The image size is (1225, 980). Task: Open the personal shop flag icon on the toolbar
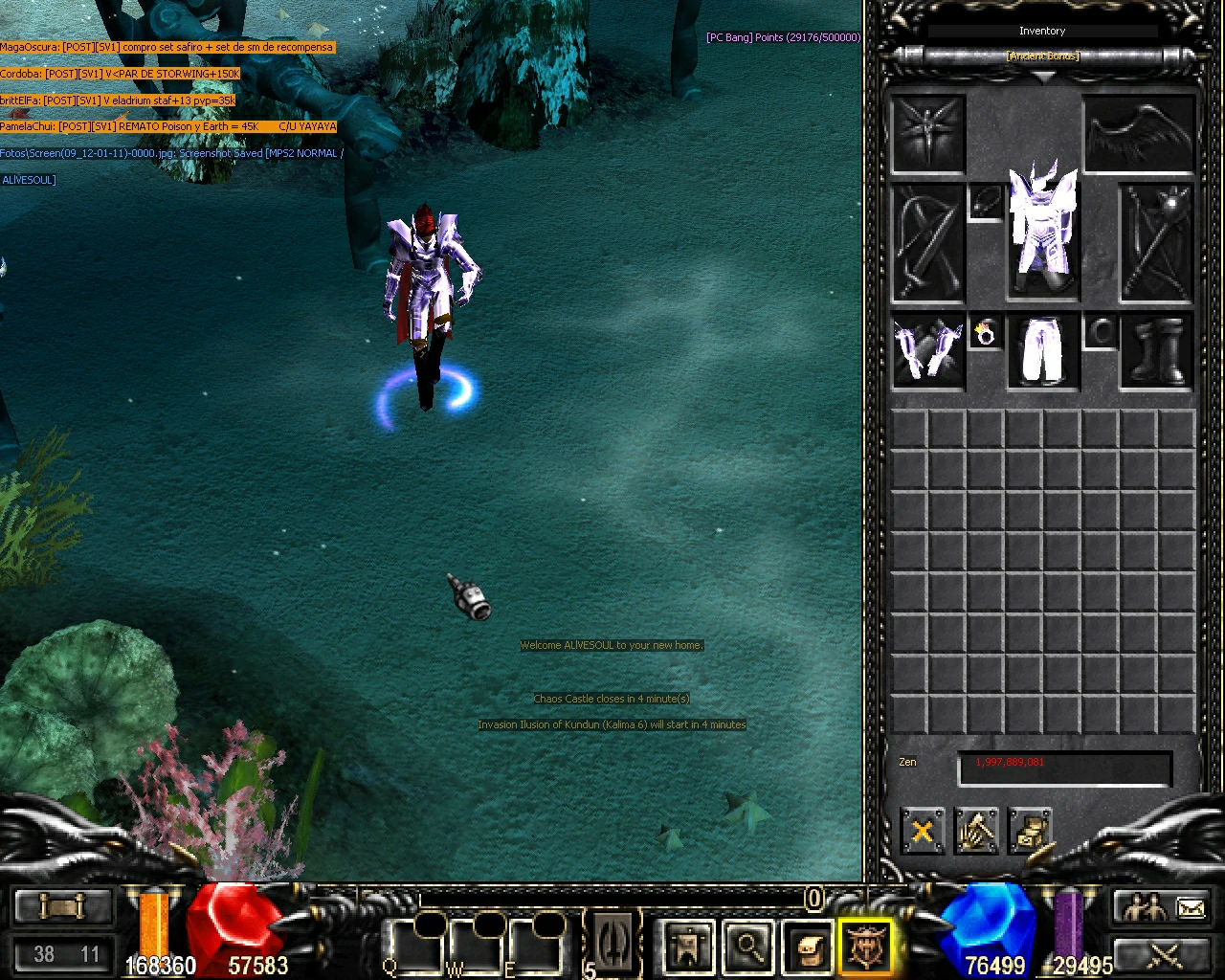click(687, 946)
